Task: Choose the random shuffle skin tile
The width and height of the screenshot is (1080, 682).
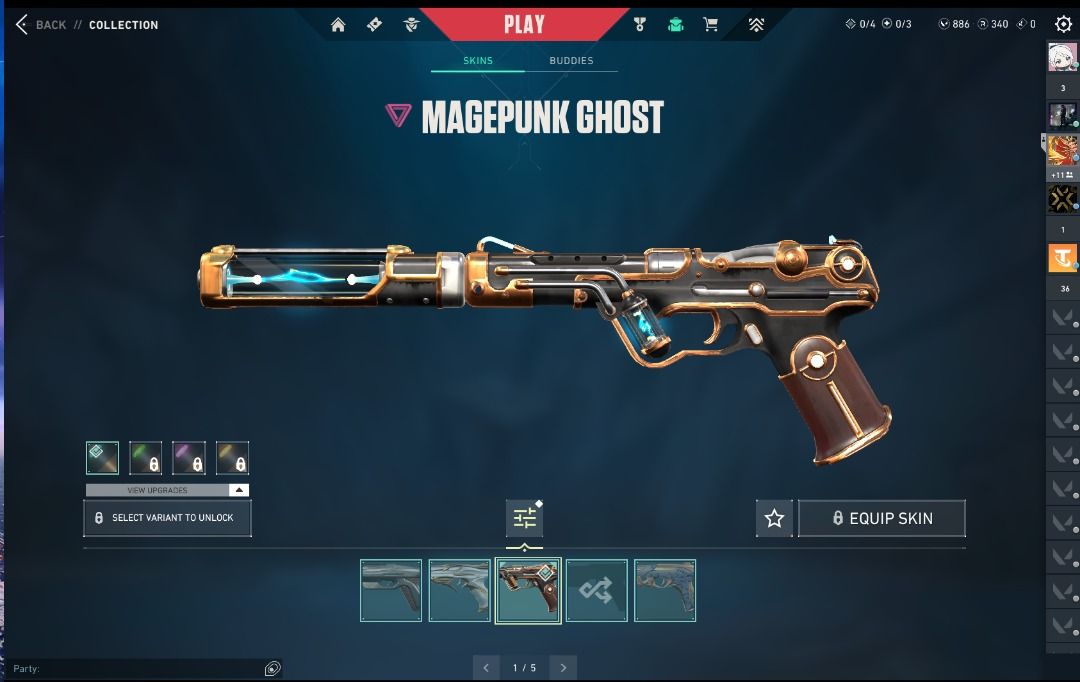Action: click(597, 590)
